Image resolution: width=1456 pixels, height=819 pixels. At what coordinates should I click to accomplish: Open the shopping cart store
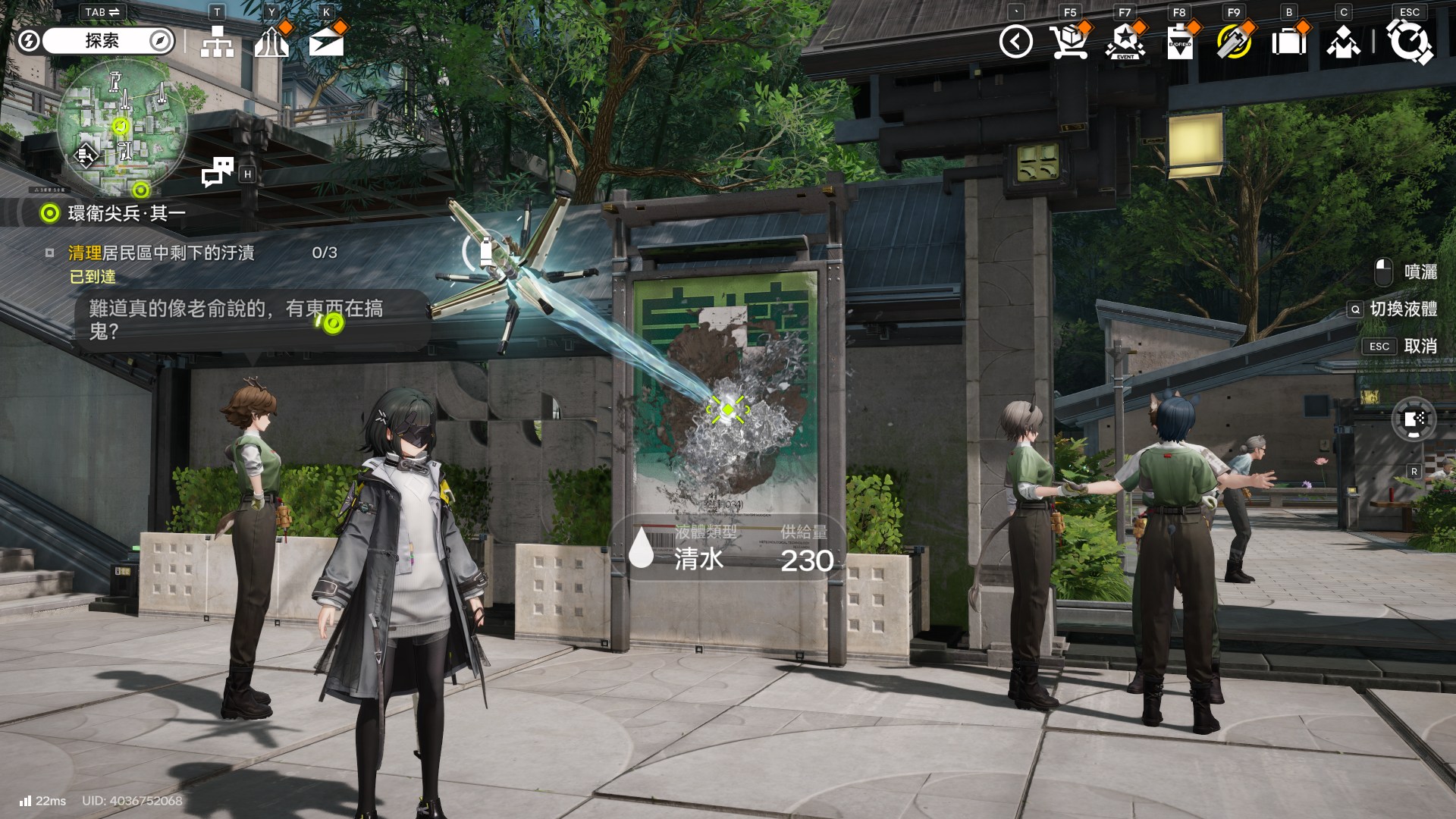[x=1069, y=42]
